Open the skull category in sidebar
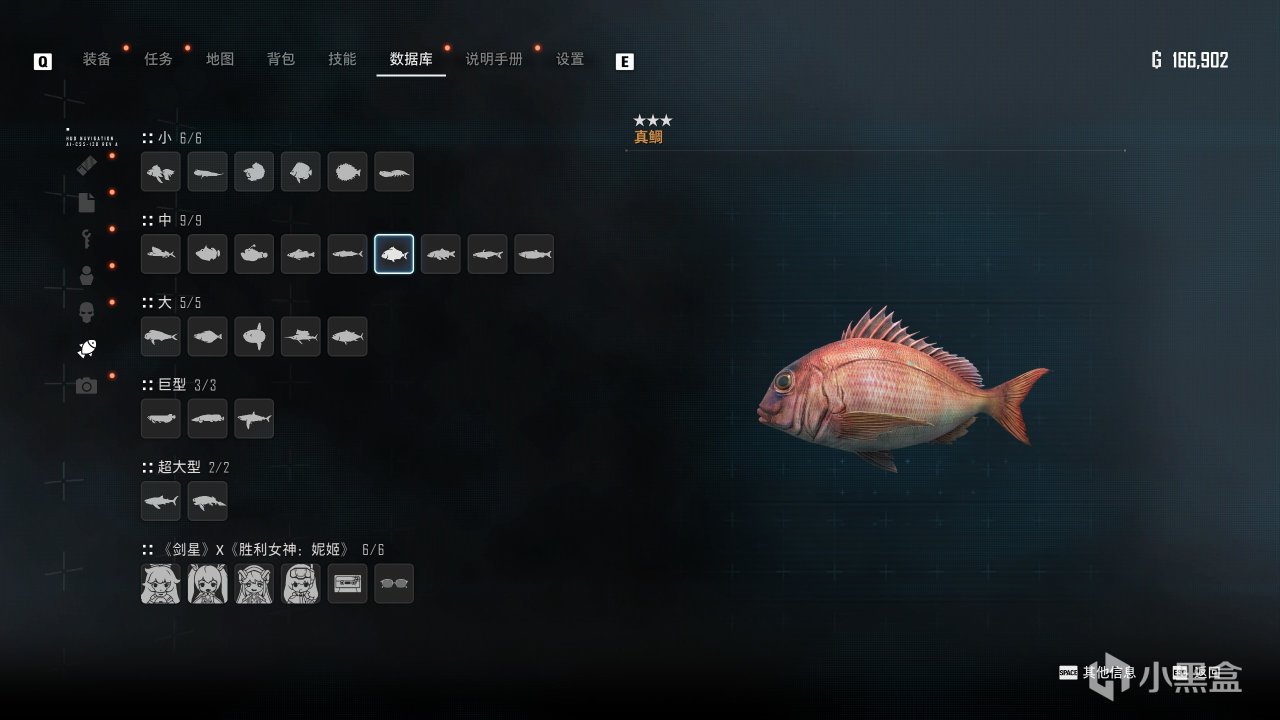The height and width of the screenshot is (720, 1280). pos(87,312)
